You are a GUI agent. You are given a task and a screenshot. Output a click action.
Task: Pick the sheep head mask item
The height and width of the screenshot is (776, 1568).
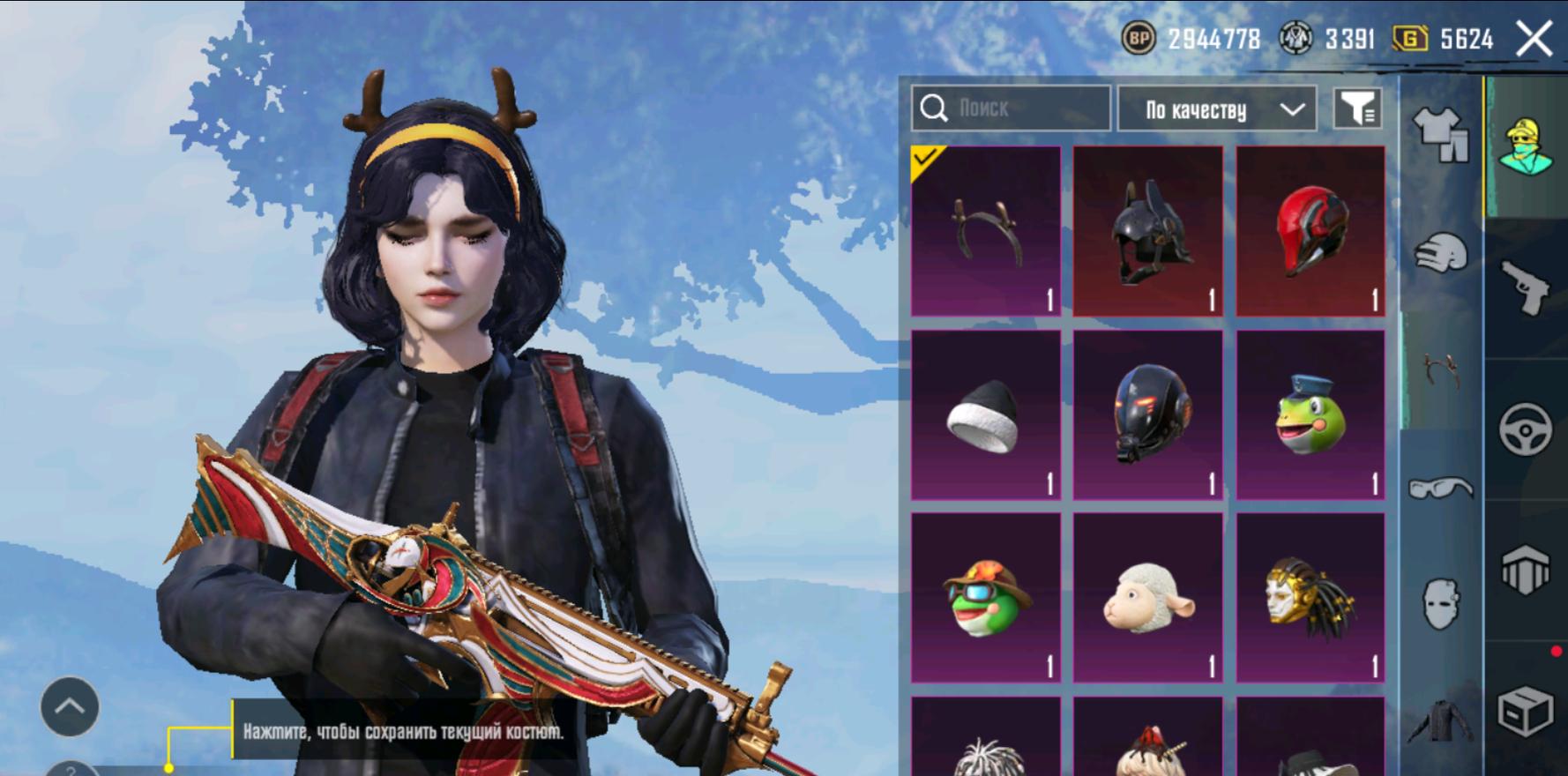point(1148,598)
